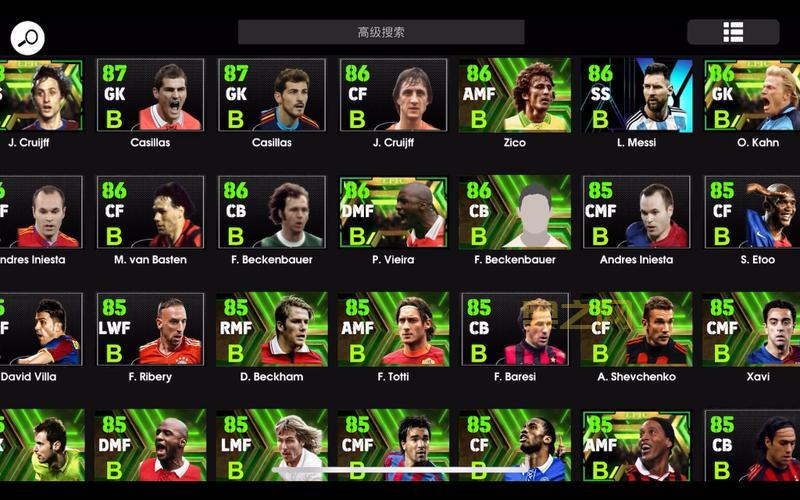Select the Zico AMF player card
Screen dimensions: 800x500
pos(514,96)
